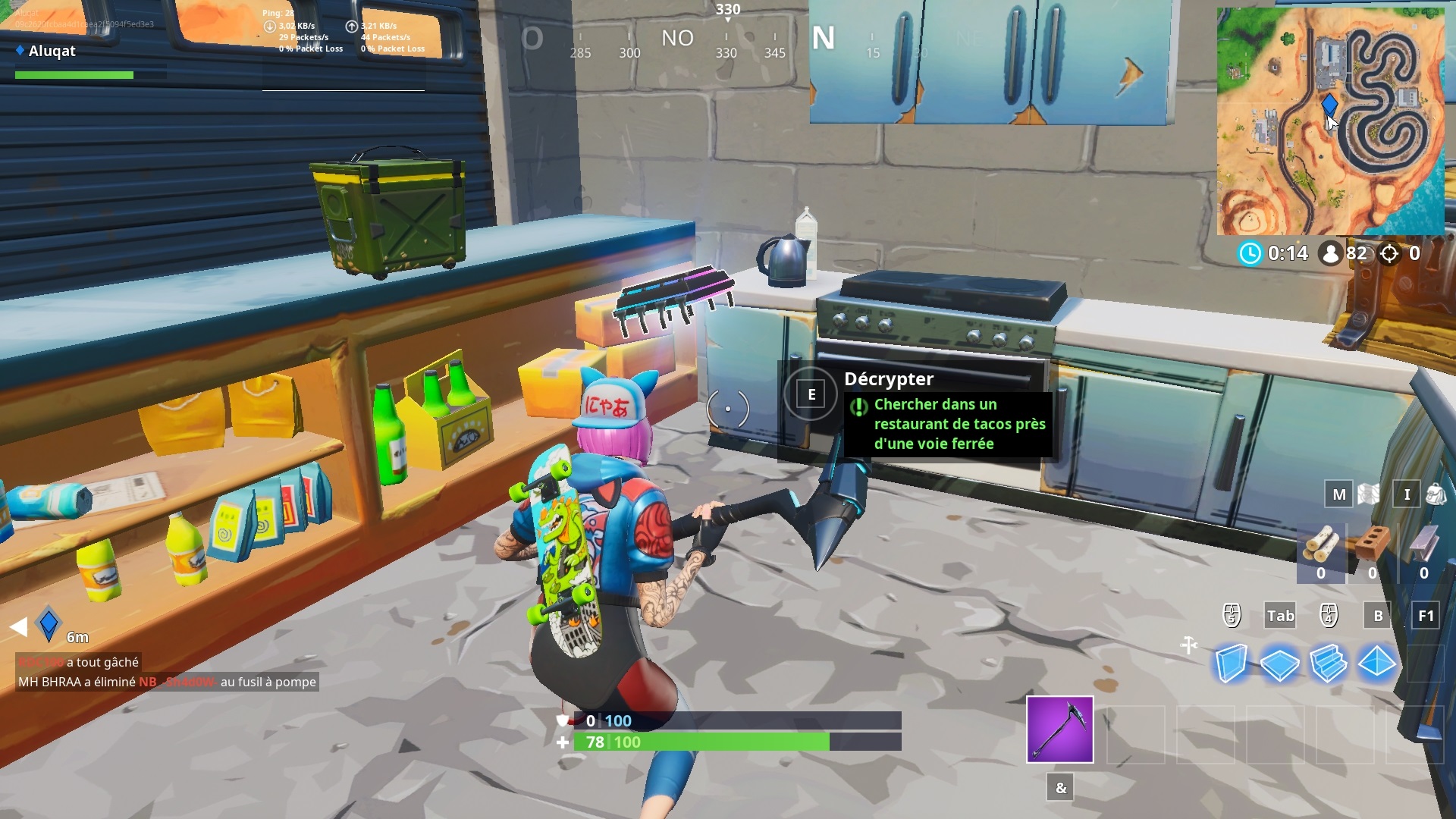
Task: Select the stairs building piece icon
Action: pos(1327,661)
